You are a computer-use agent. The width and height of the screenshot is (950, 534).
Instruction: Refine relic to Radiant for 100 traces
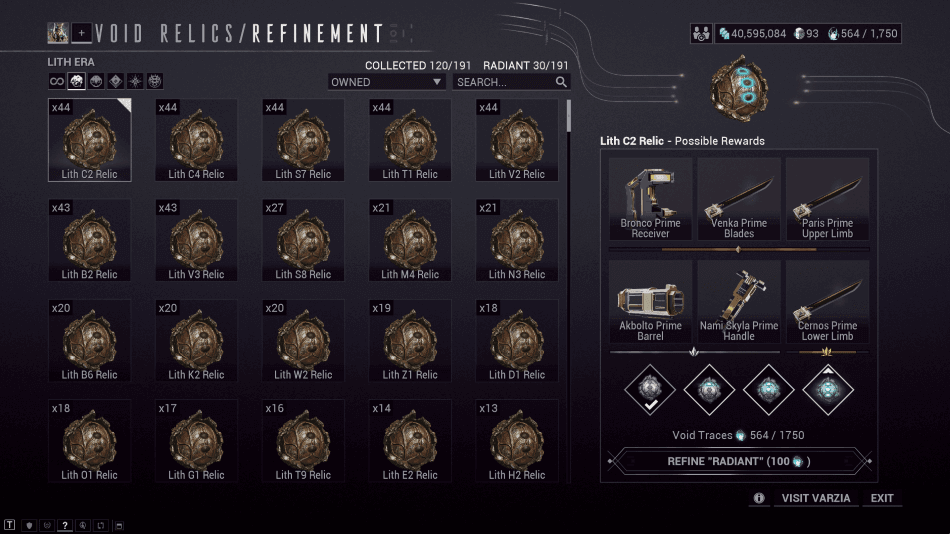(x=739, y=461)
